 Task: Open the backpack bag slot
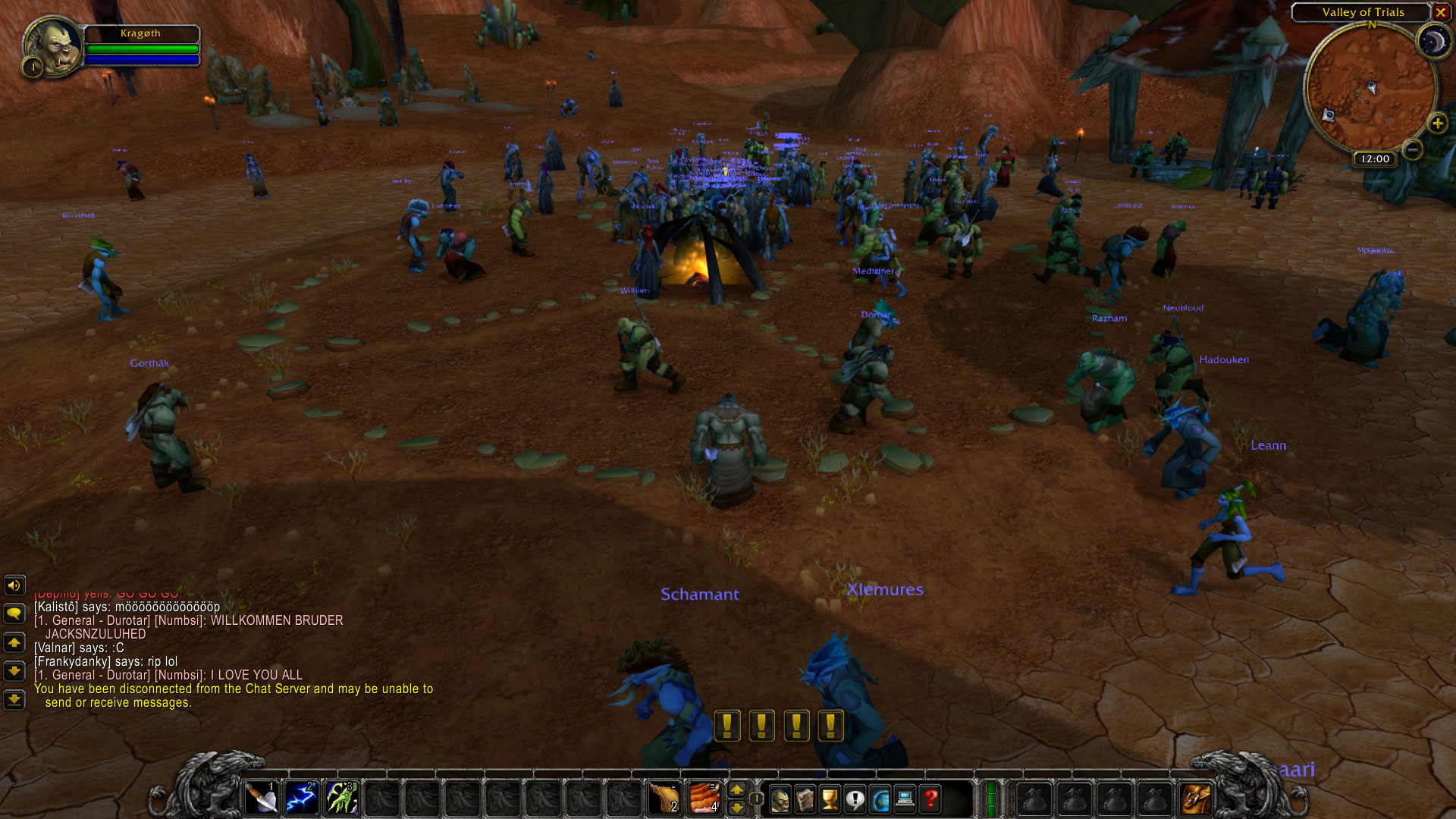pyautogui.click(x=1195, y=799)
